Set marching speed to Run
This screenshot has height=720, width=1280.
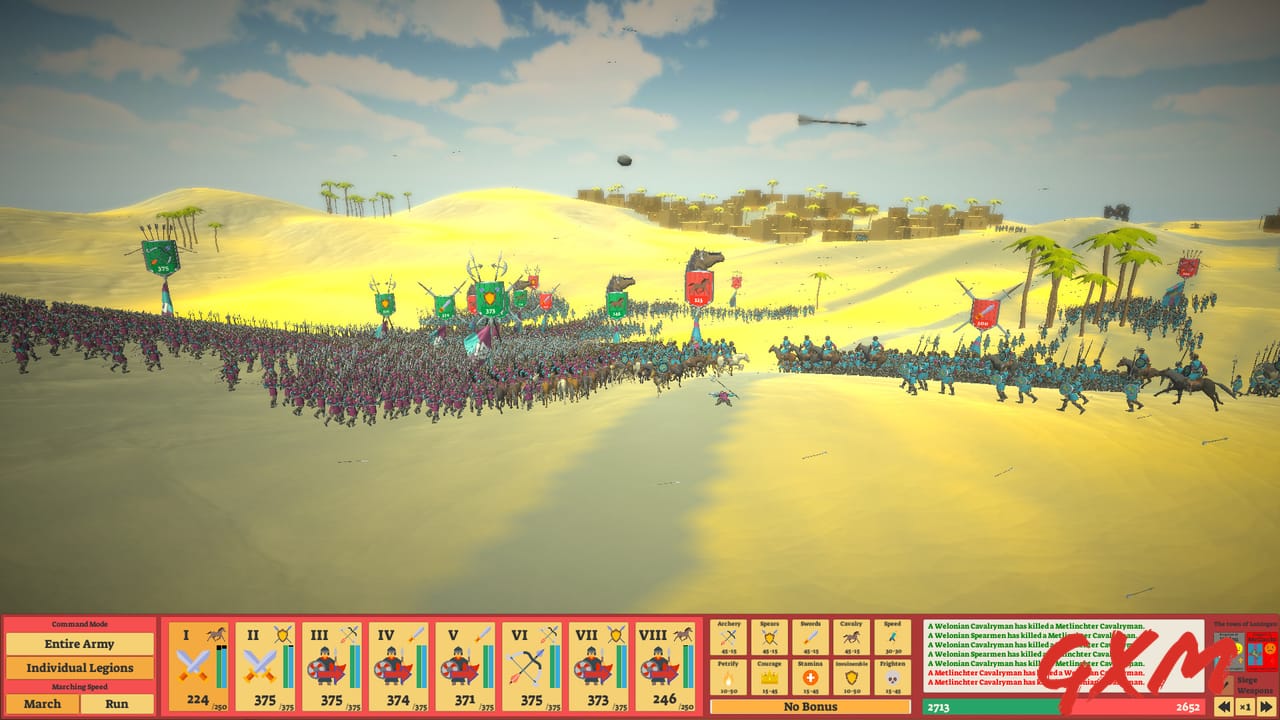[119, 704]
